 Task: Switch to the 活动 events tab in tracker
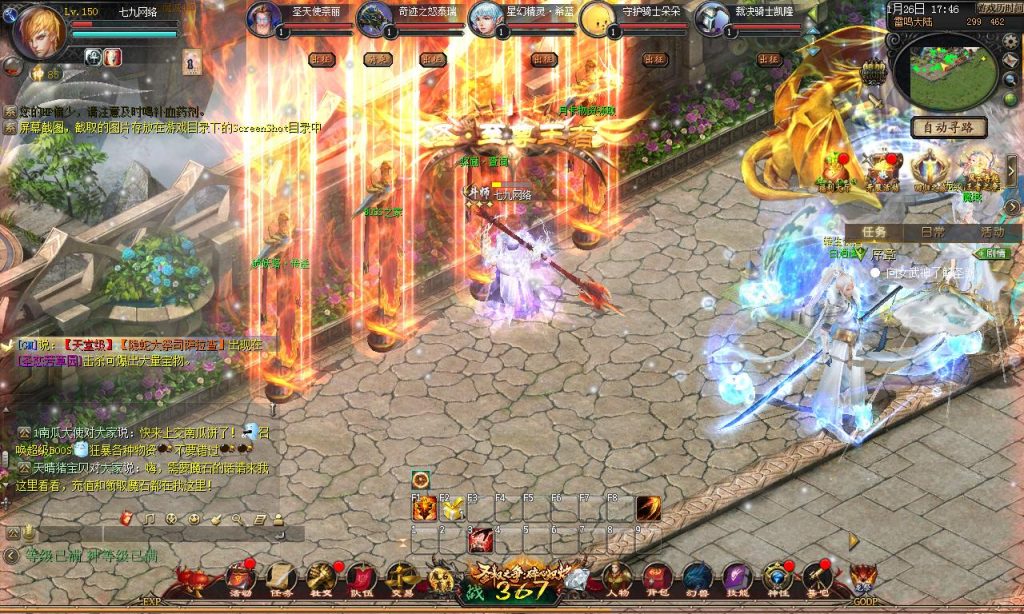click(991, 231)
